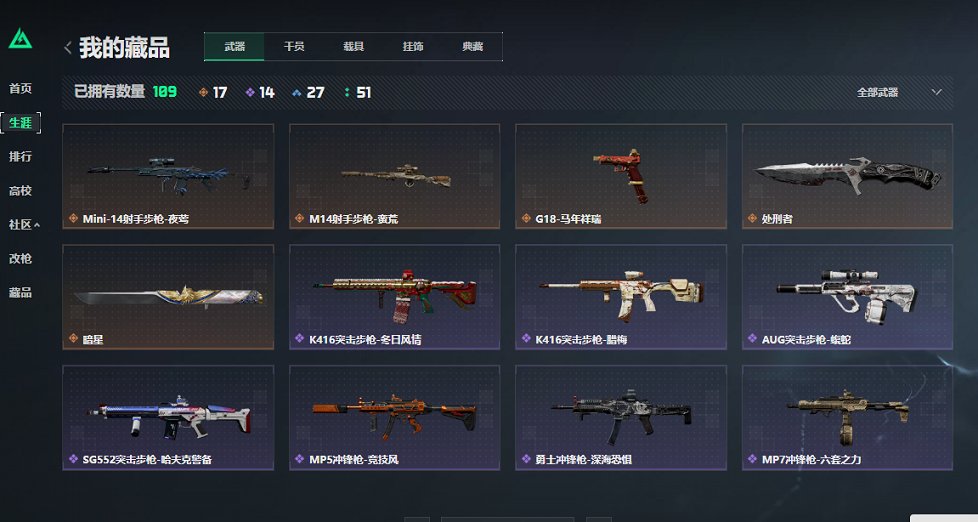Choose the MP5冲锋枪-竞技风 card
The width and height of the screenshot is (978, 522).
(395, 417)
